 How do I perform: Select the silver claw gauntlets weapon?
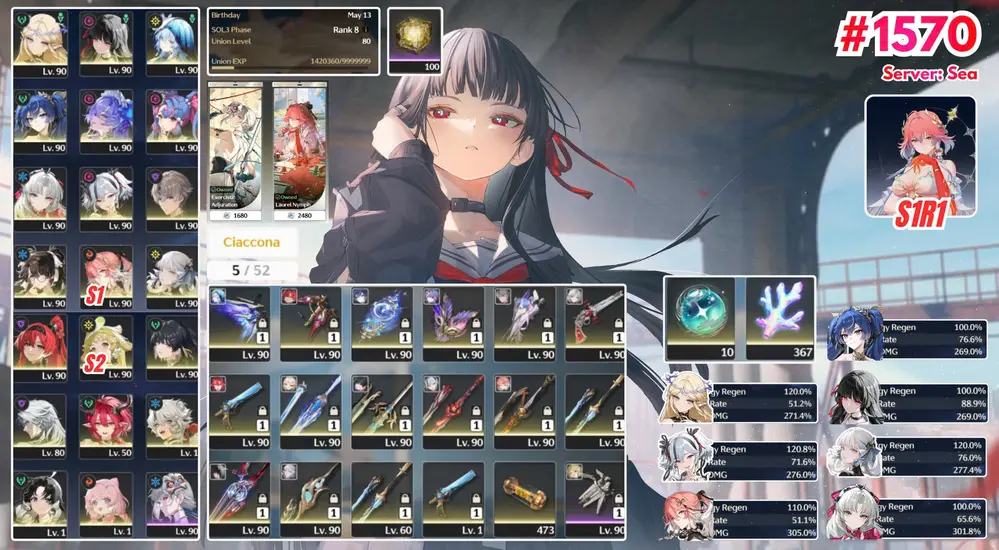coord(595,498)
